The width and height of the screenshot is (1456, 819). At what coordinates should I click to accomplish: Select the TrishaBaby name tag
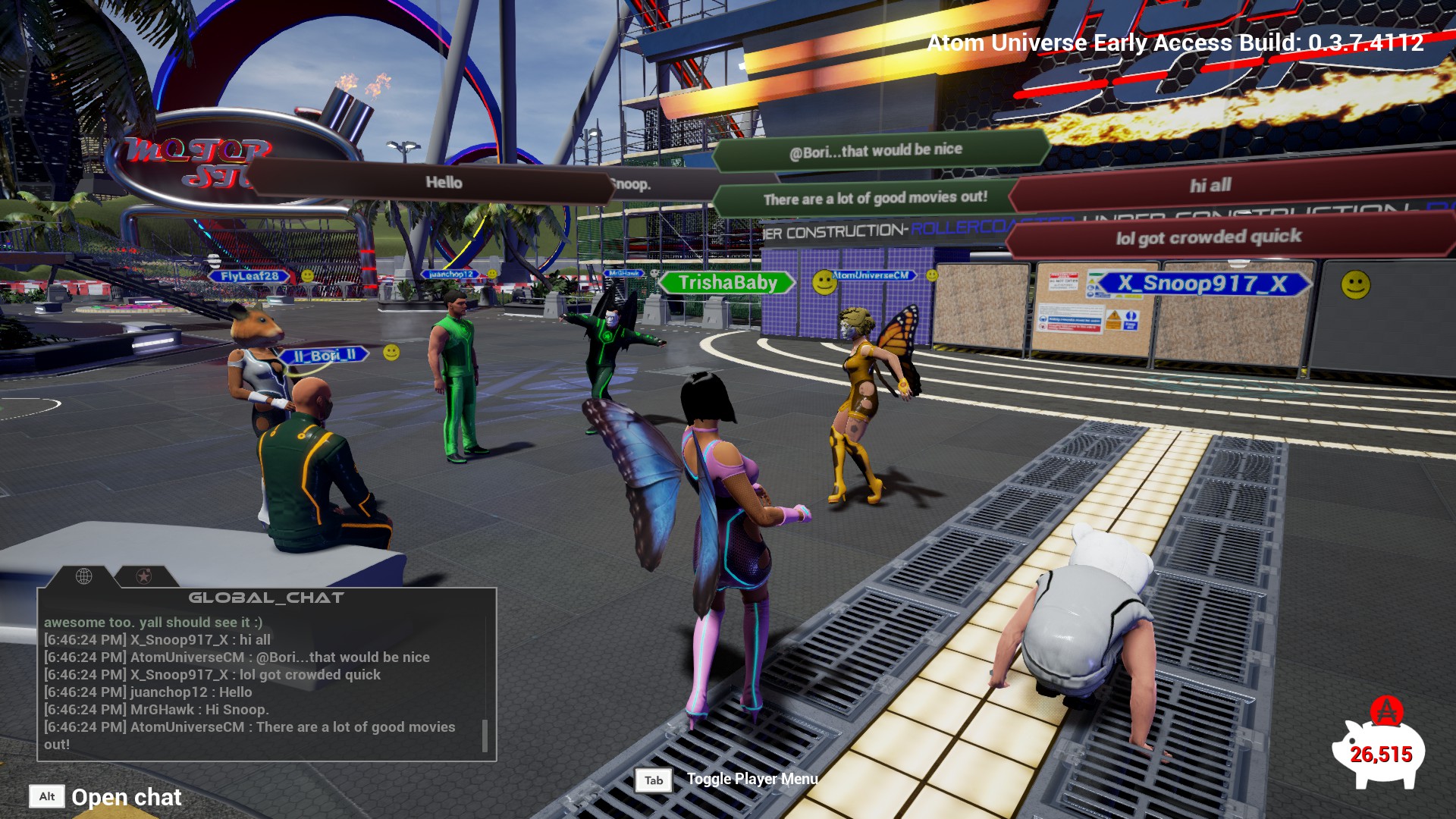click(727, 283)
